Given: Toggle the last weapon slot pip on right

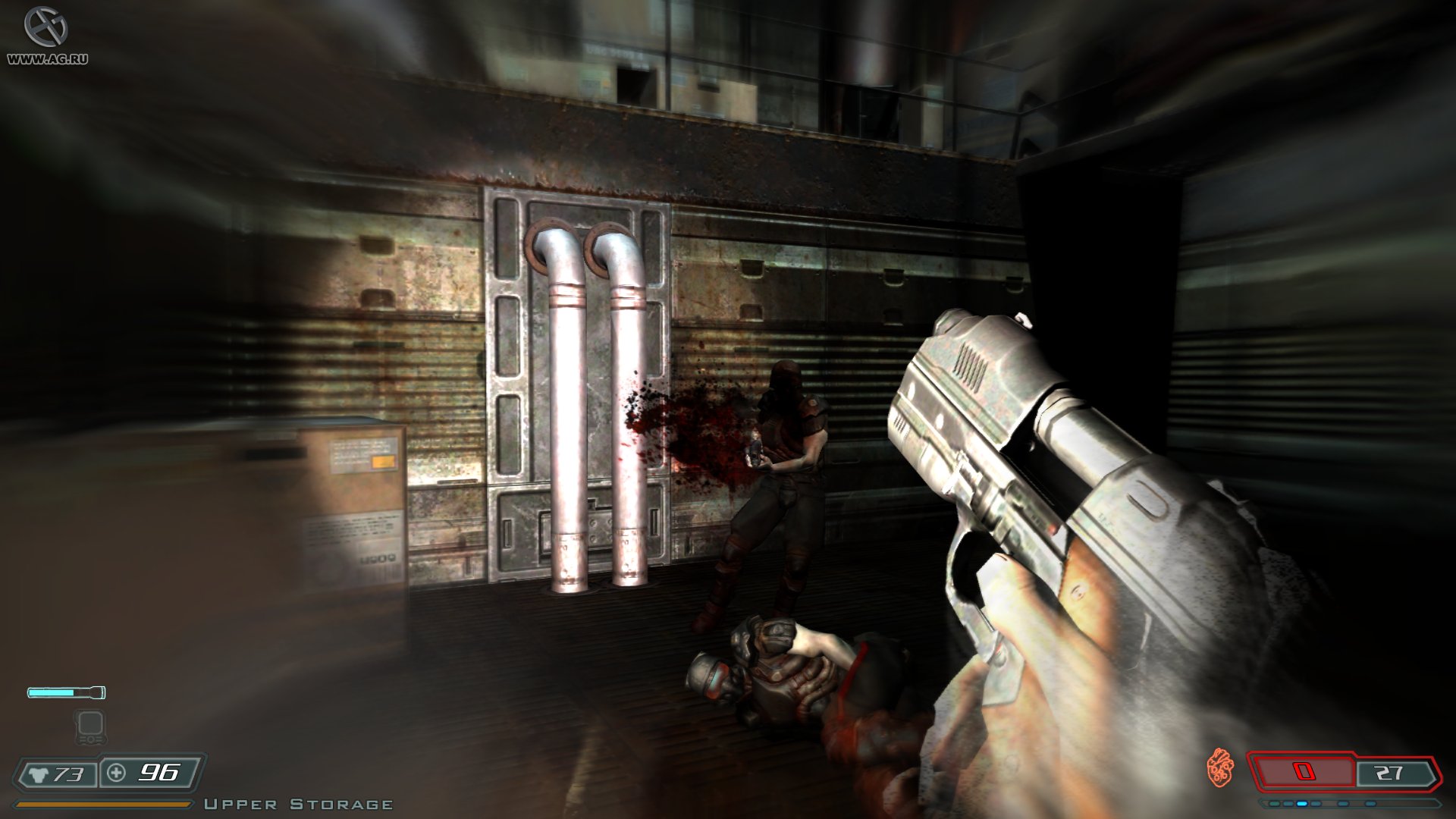Looking at the screenshot, I should pos(1370,803).
